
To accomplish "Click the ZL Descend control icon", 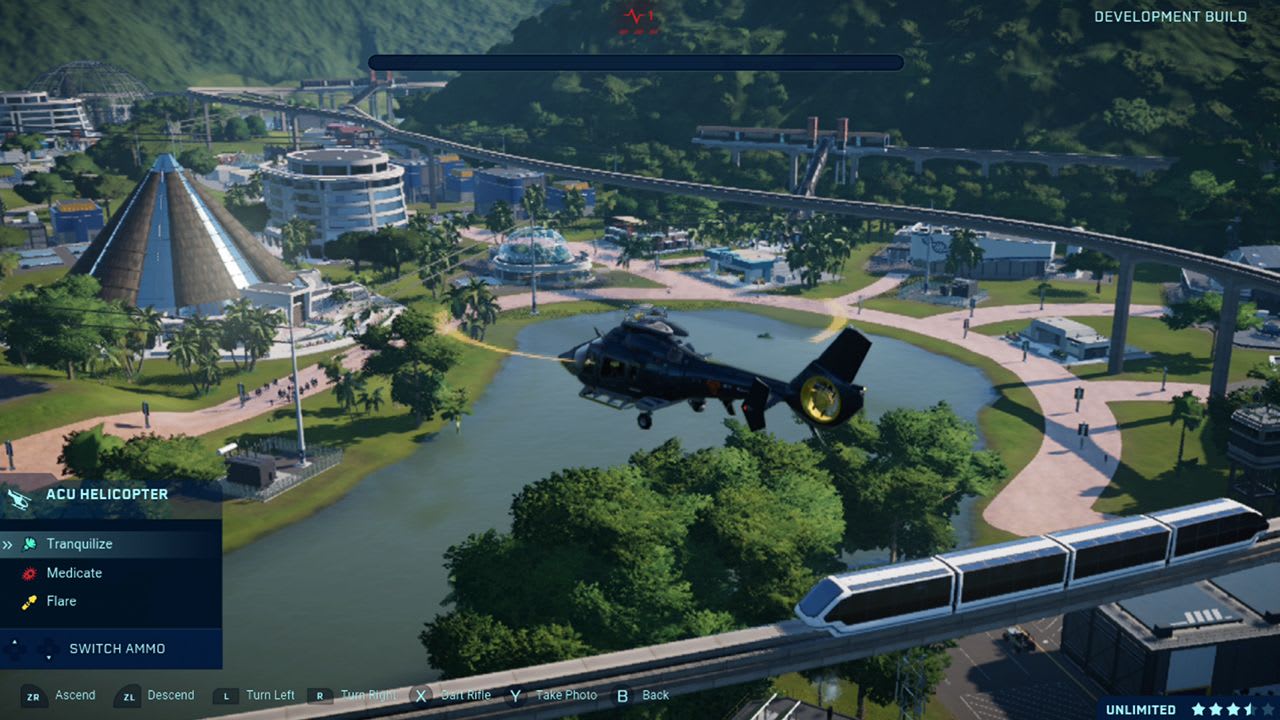I will (x=128, y=696).
